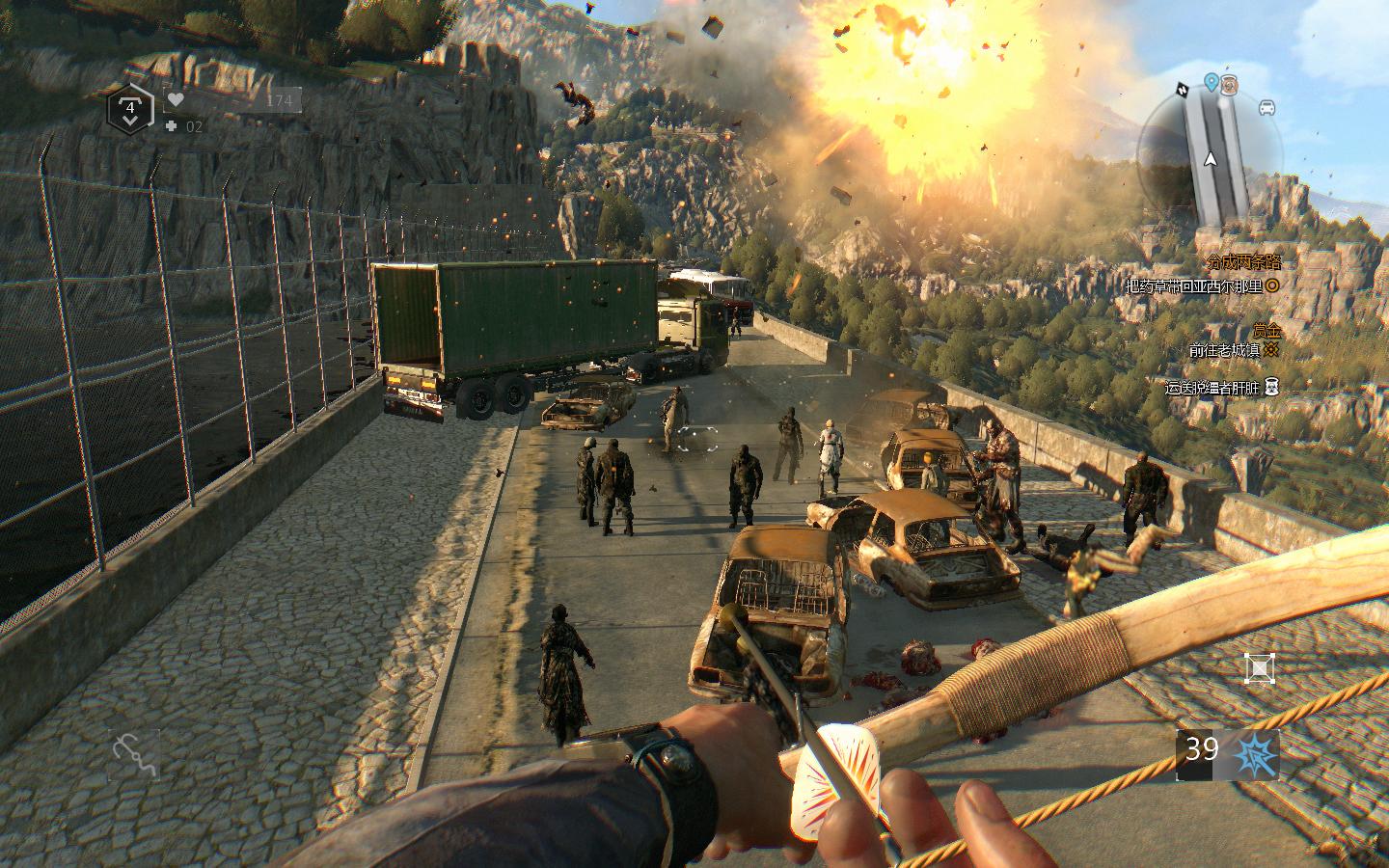Image resolution: width=1389 pixels, height=868 pixels.
Task: Select the 前往老城镇 bounty objective
Action: (x=1225, y=350)
